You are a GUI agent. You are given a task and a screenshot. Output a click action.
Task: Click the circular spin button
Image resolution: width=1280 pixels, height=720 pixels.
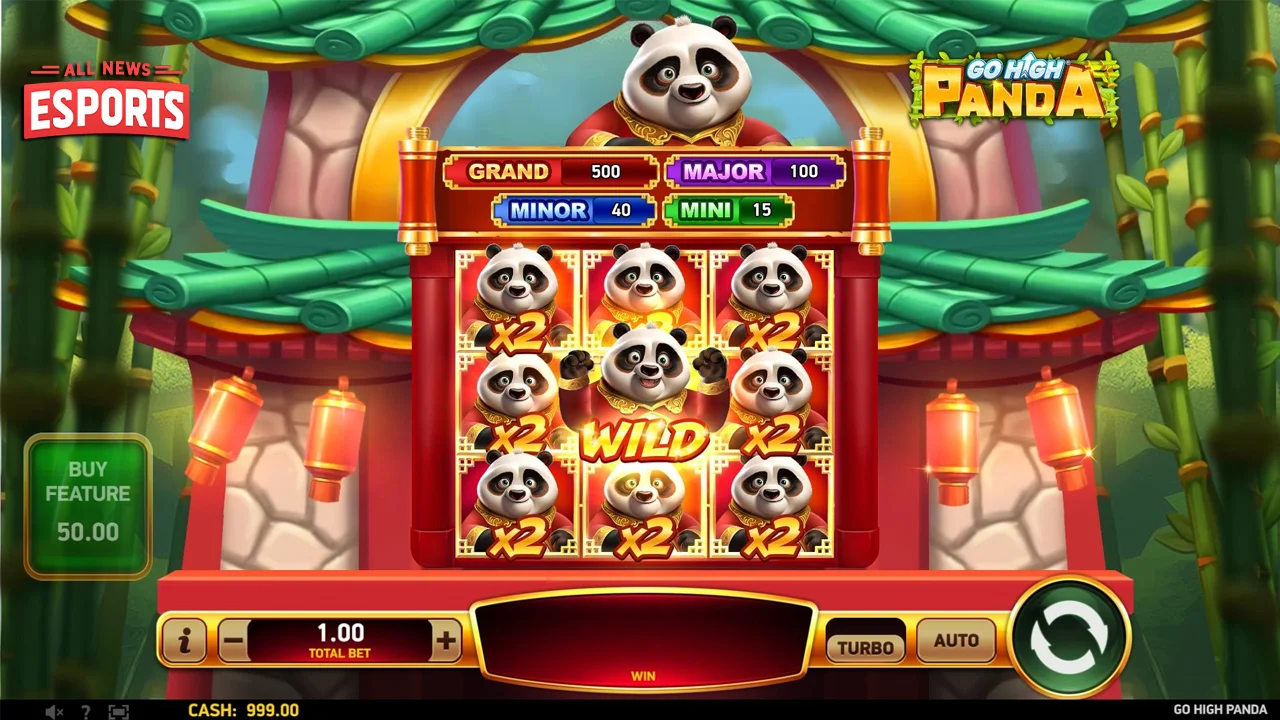point(1069,638)
